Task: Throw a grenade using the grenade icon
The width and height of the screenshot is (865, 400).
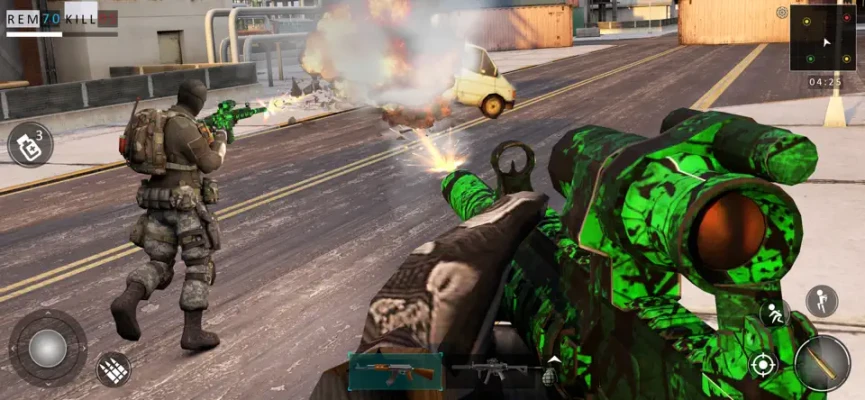Action: (x=548, y=377)
